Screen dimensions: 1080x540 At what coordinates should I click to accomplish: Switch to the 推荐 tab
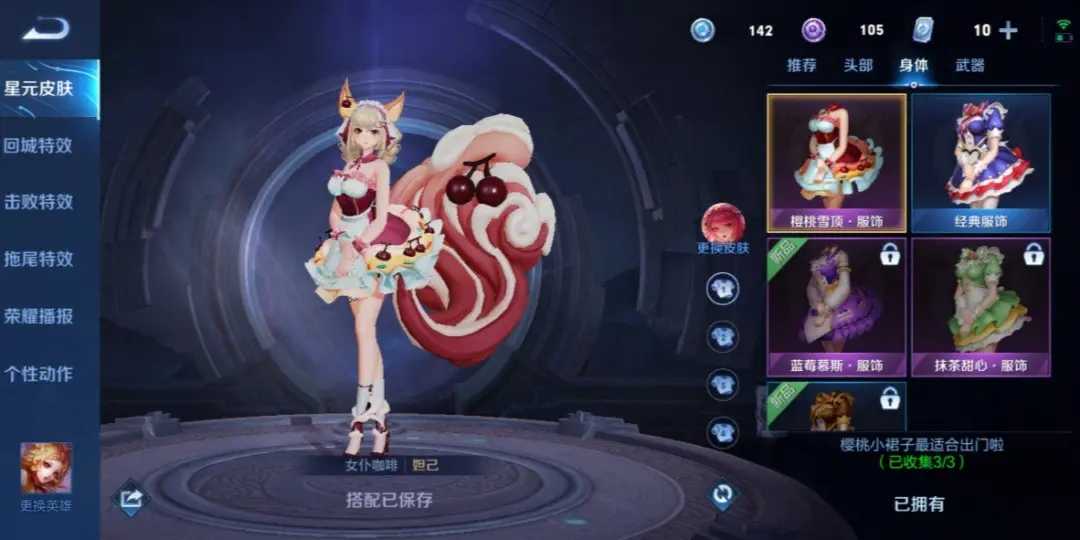click(802, 65)
